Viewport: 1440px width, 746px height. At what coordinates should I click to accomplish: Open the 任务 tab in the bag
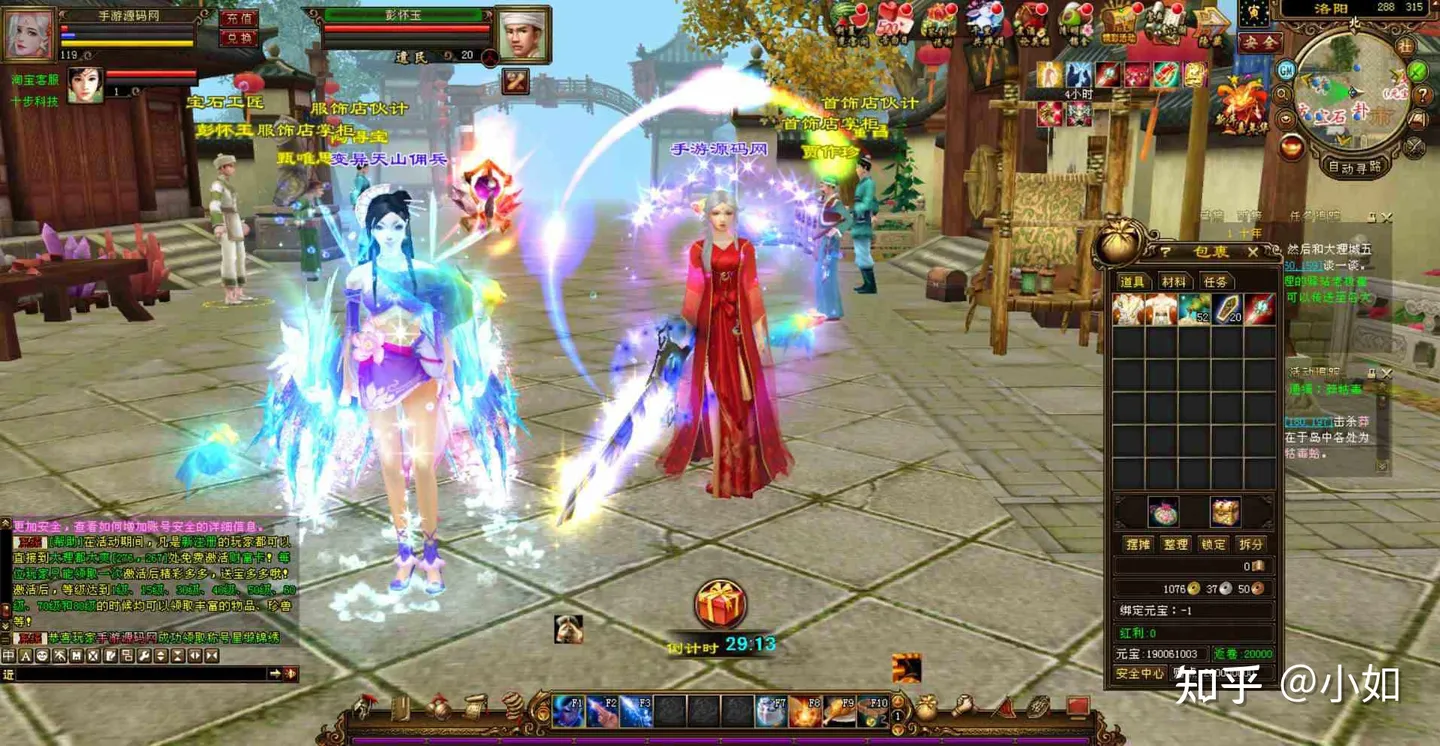(1215, 282)
